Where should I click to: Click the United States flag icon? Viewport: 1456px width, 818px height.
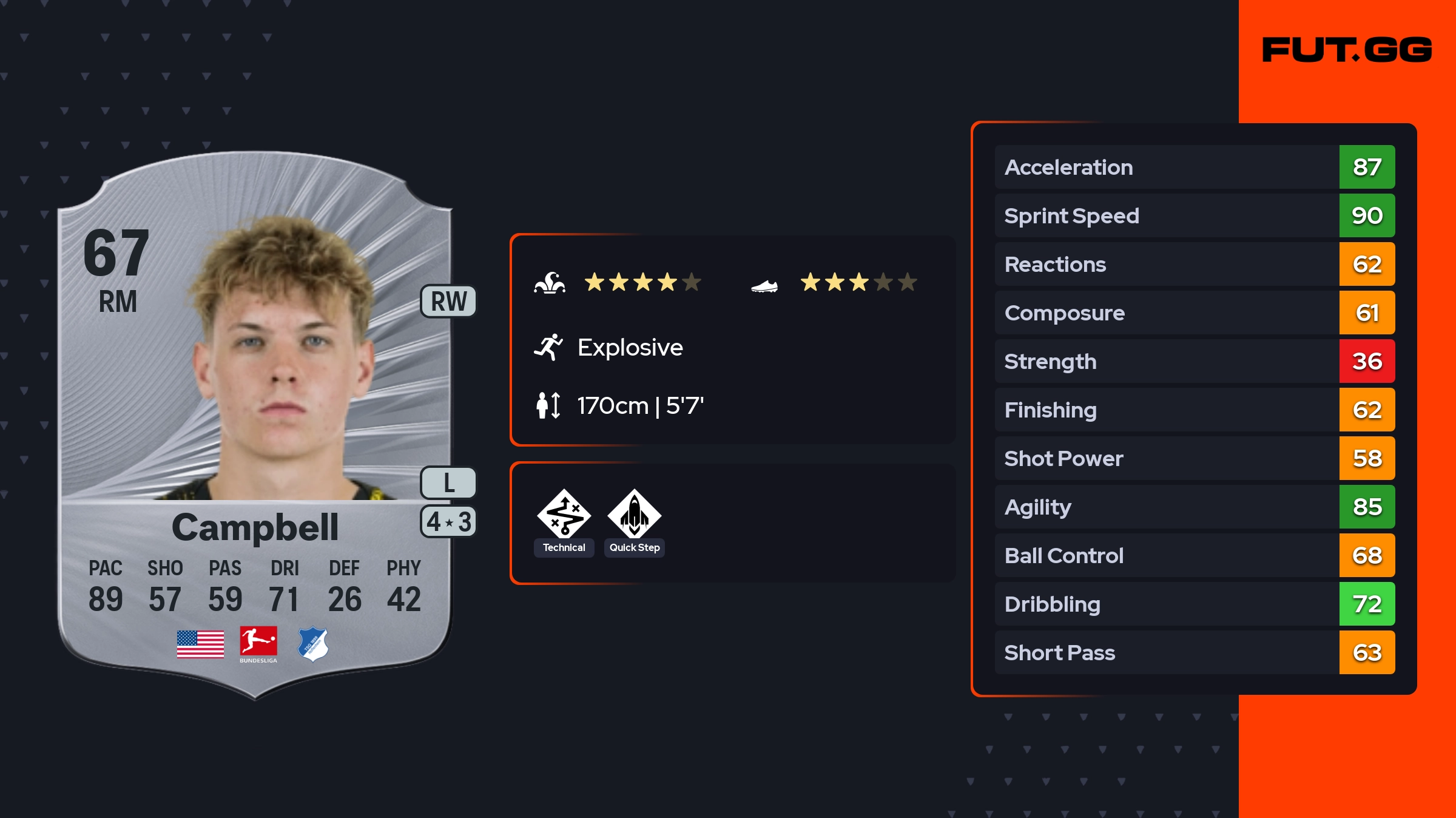200,644
